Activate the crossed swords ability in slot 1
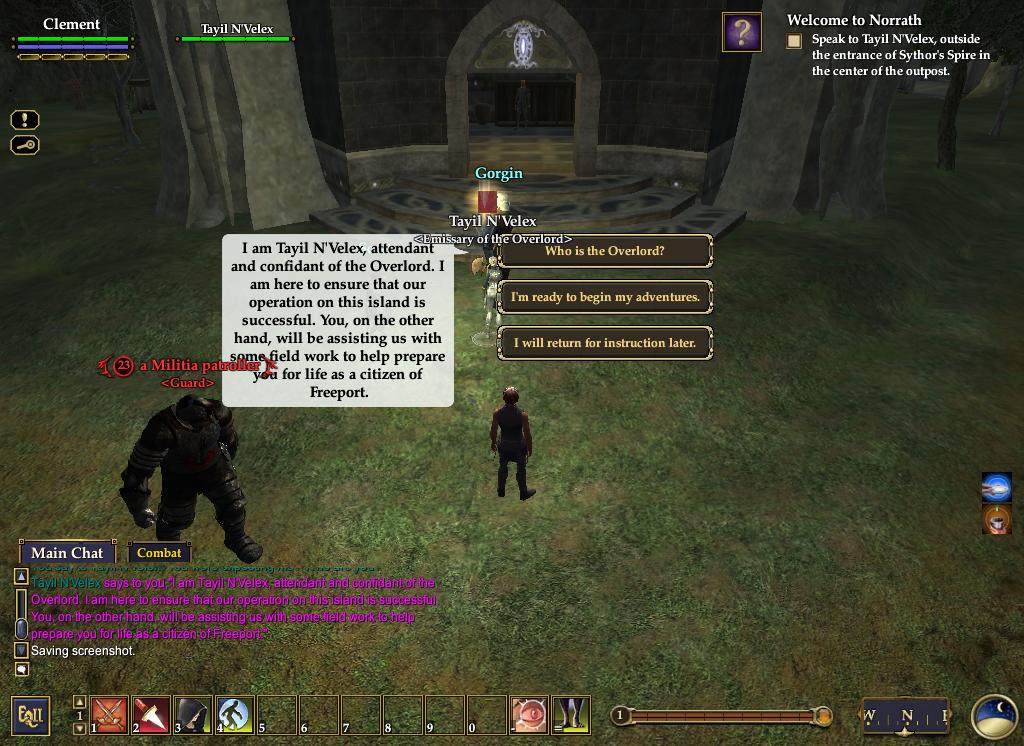Screen dimensions: 1024x746 (x=109, y=715)
